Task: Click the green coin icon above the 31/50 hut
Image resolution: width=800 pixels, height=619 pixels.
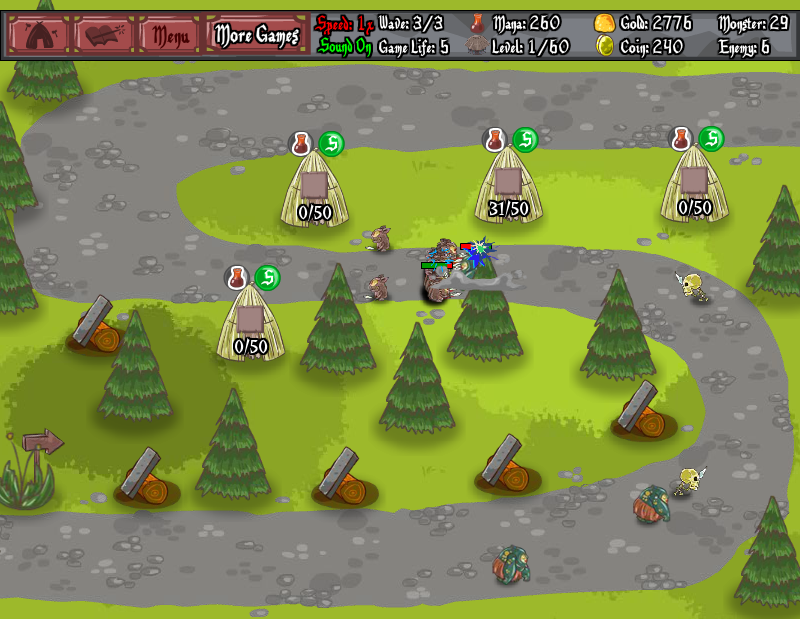Action: click(x=525, y=140)
